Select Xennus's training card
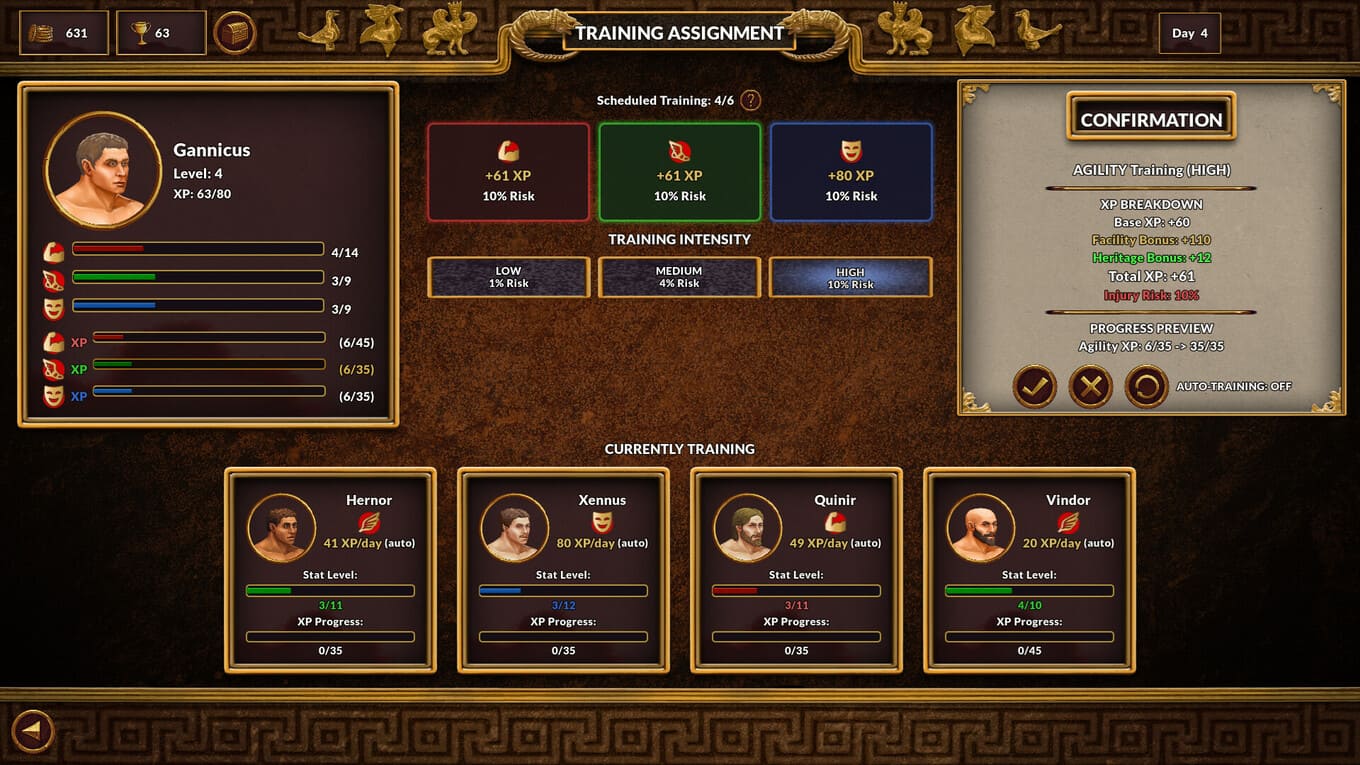The height and width of the screenshot is (765, 1360). (564, 570)
